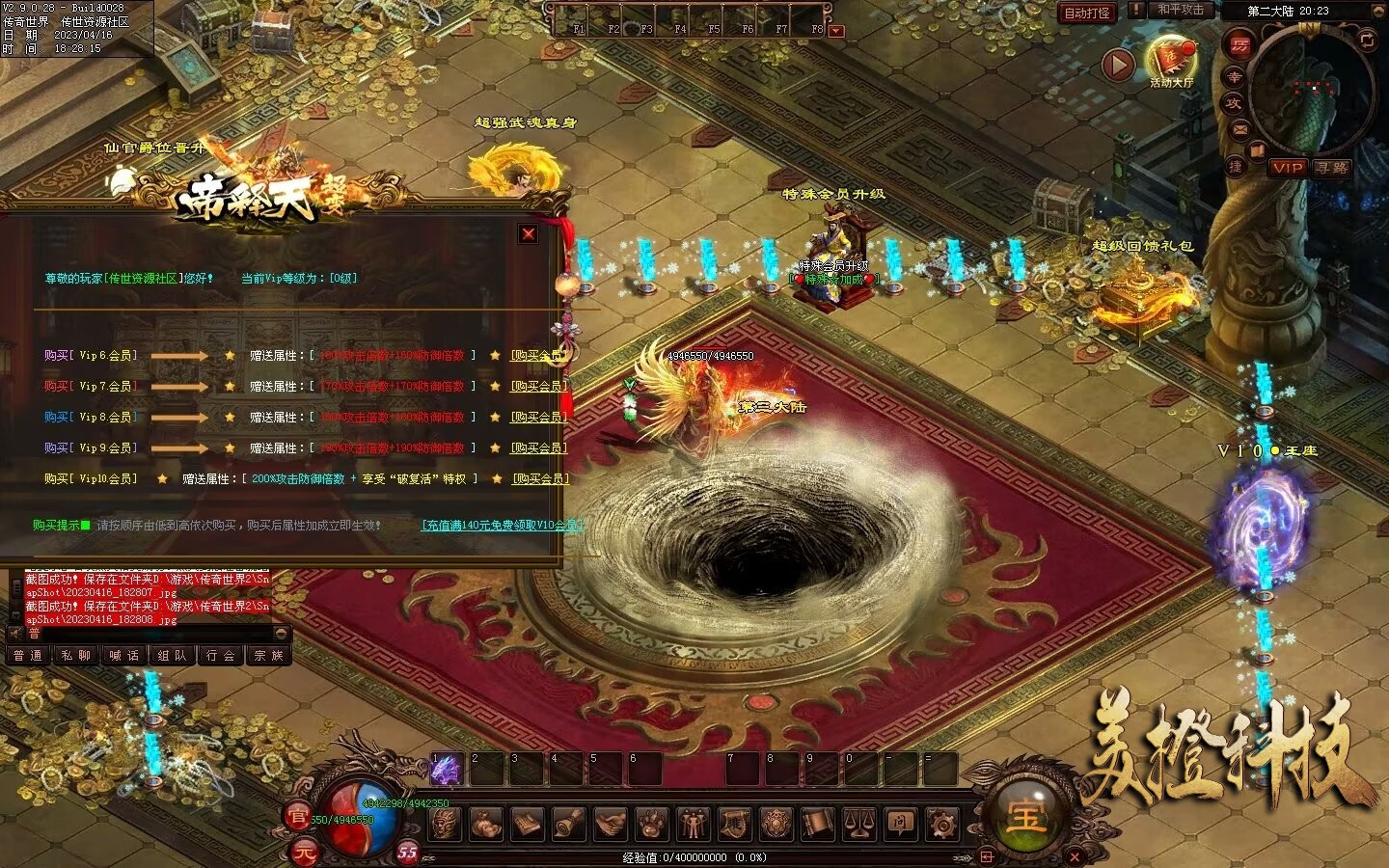Use the purple crystal in hotbar slot 1
This screenshot has width=1389, height=868.
446,770
